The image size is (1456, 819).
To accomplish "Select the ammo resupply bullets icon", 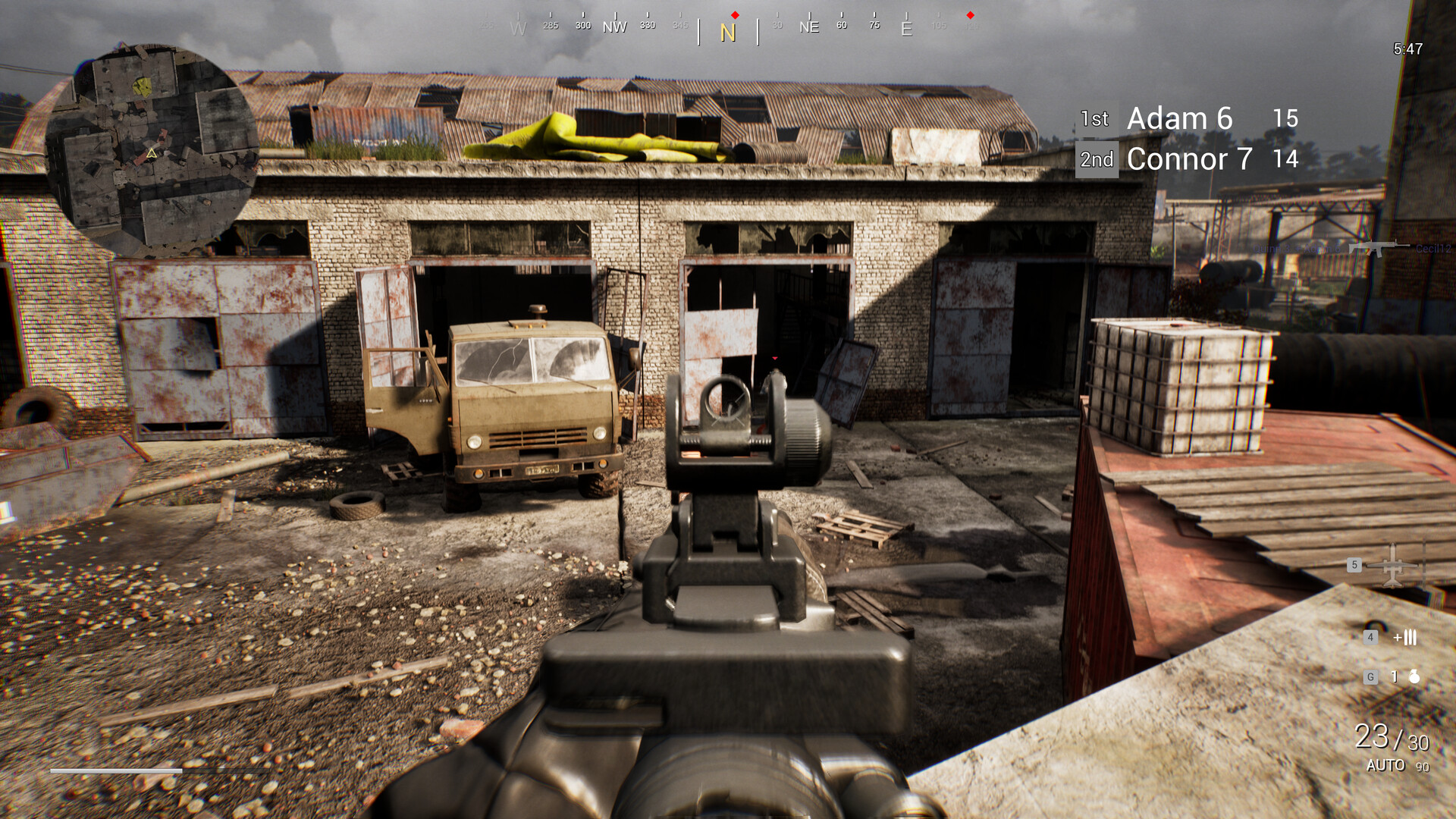I will (x=1410, y=637).
